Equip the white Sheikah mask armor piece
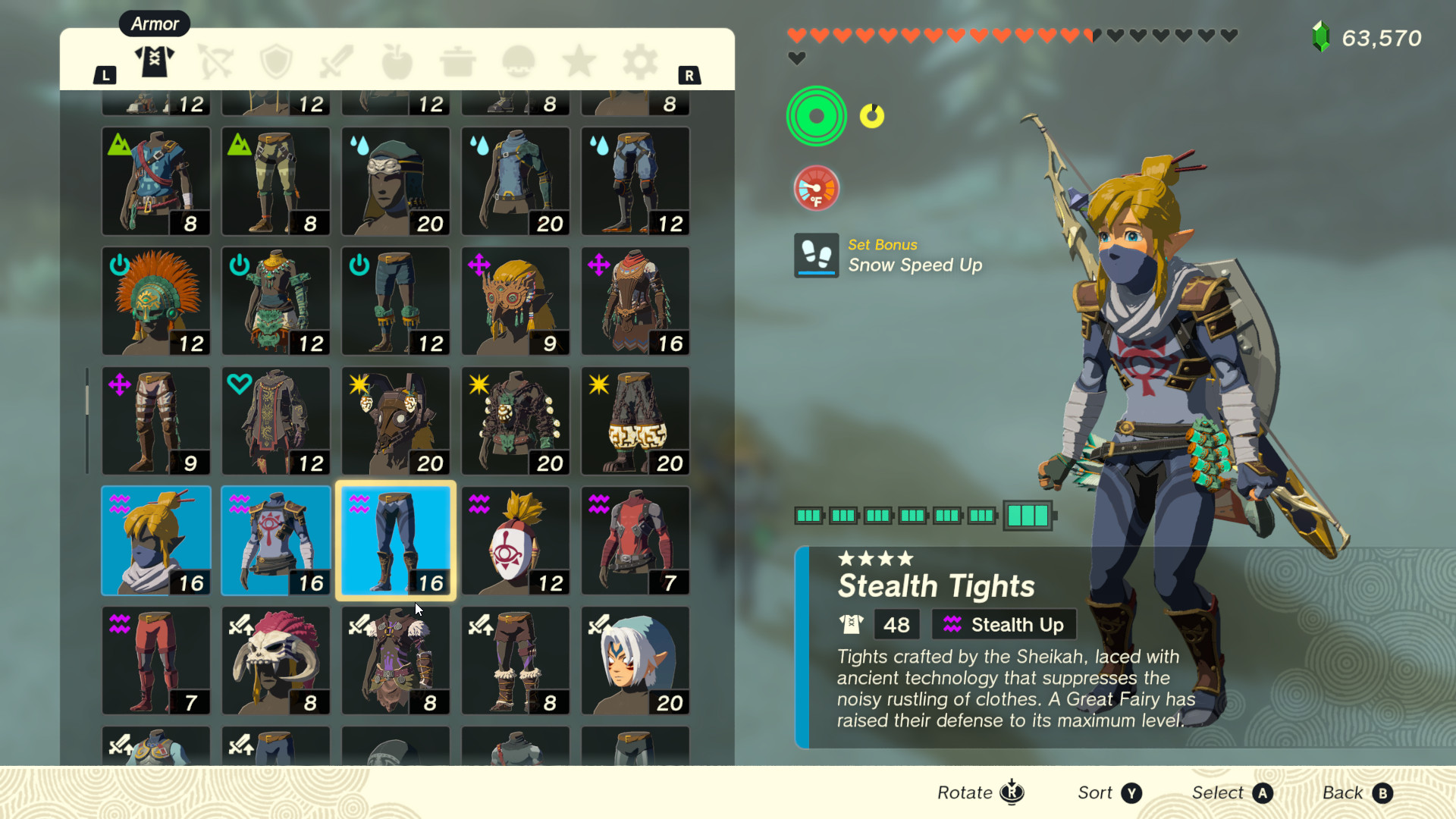 (515, 540)
